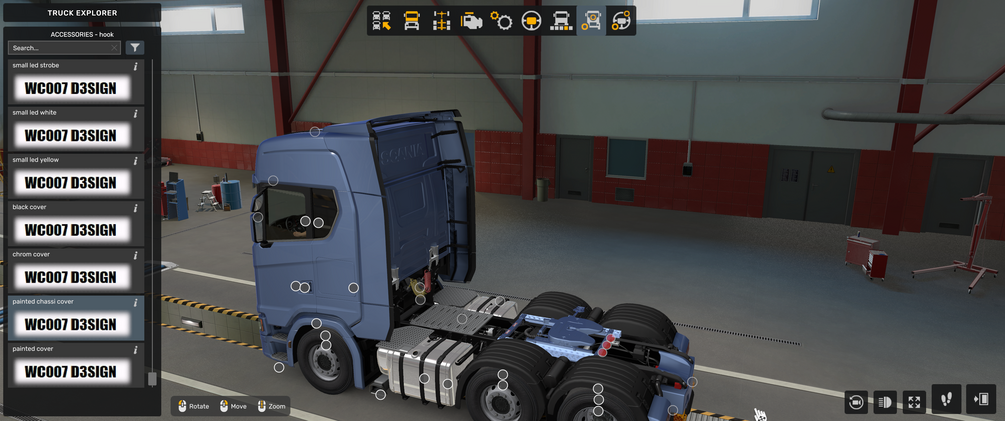Open the chassis category icon
1005x421 pixels.
coord(441,20)
